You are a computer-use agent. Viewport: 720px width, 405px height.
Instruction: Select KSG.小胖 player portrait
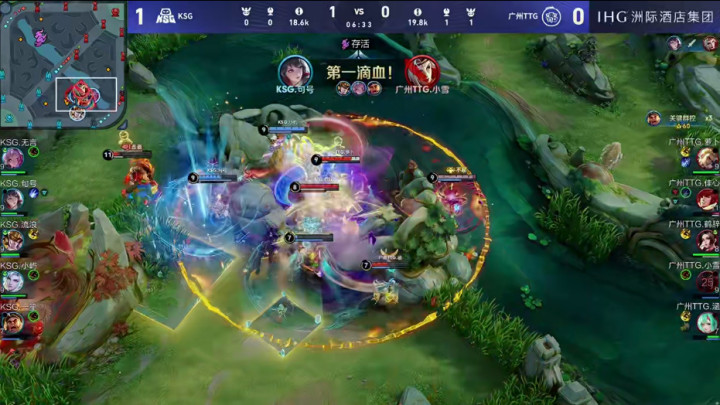pyautogui.click(x=12, y=282)
